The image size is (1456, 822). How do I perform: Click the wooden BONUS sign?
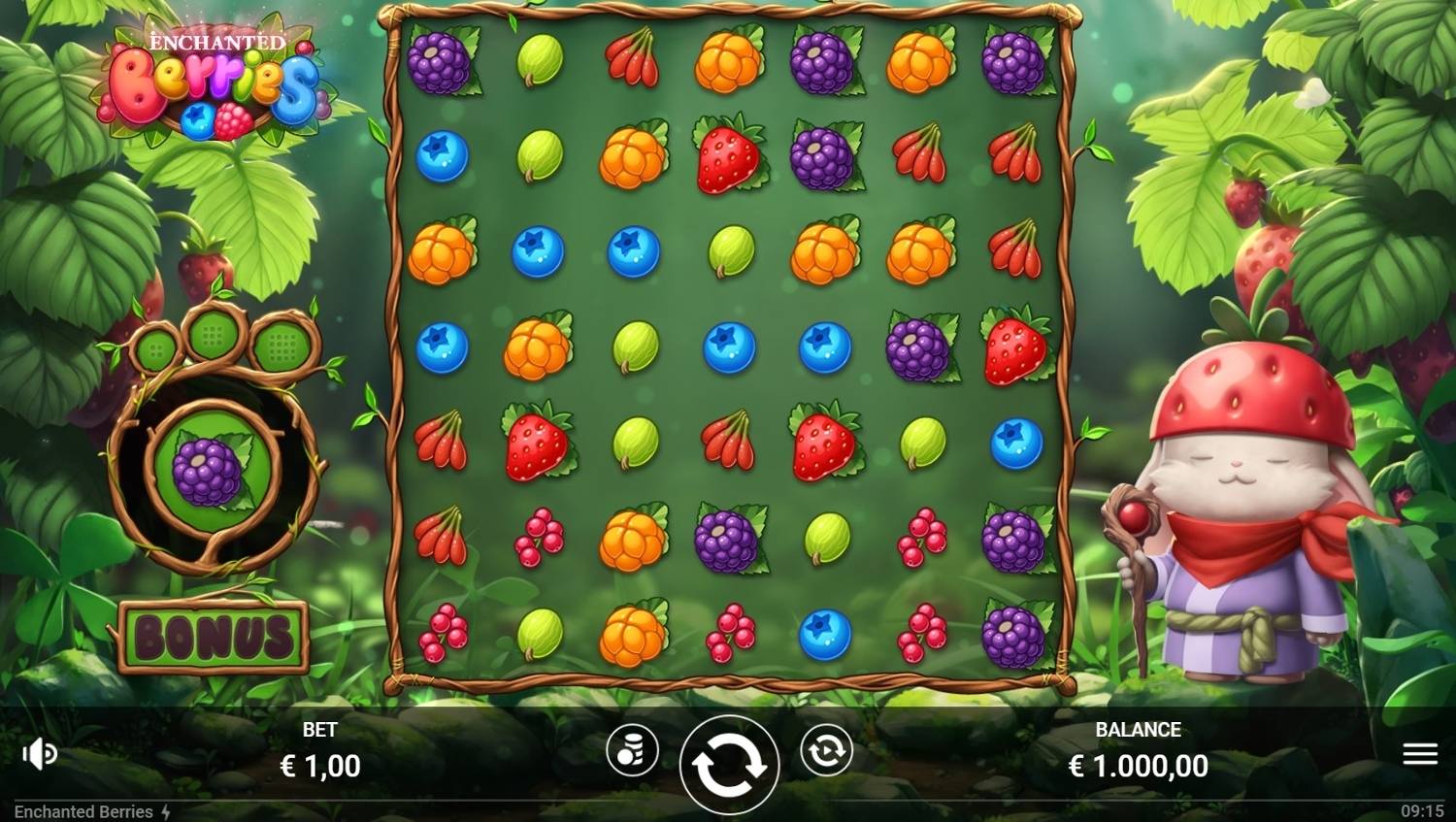[212, 638]
